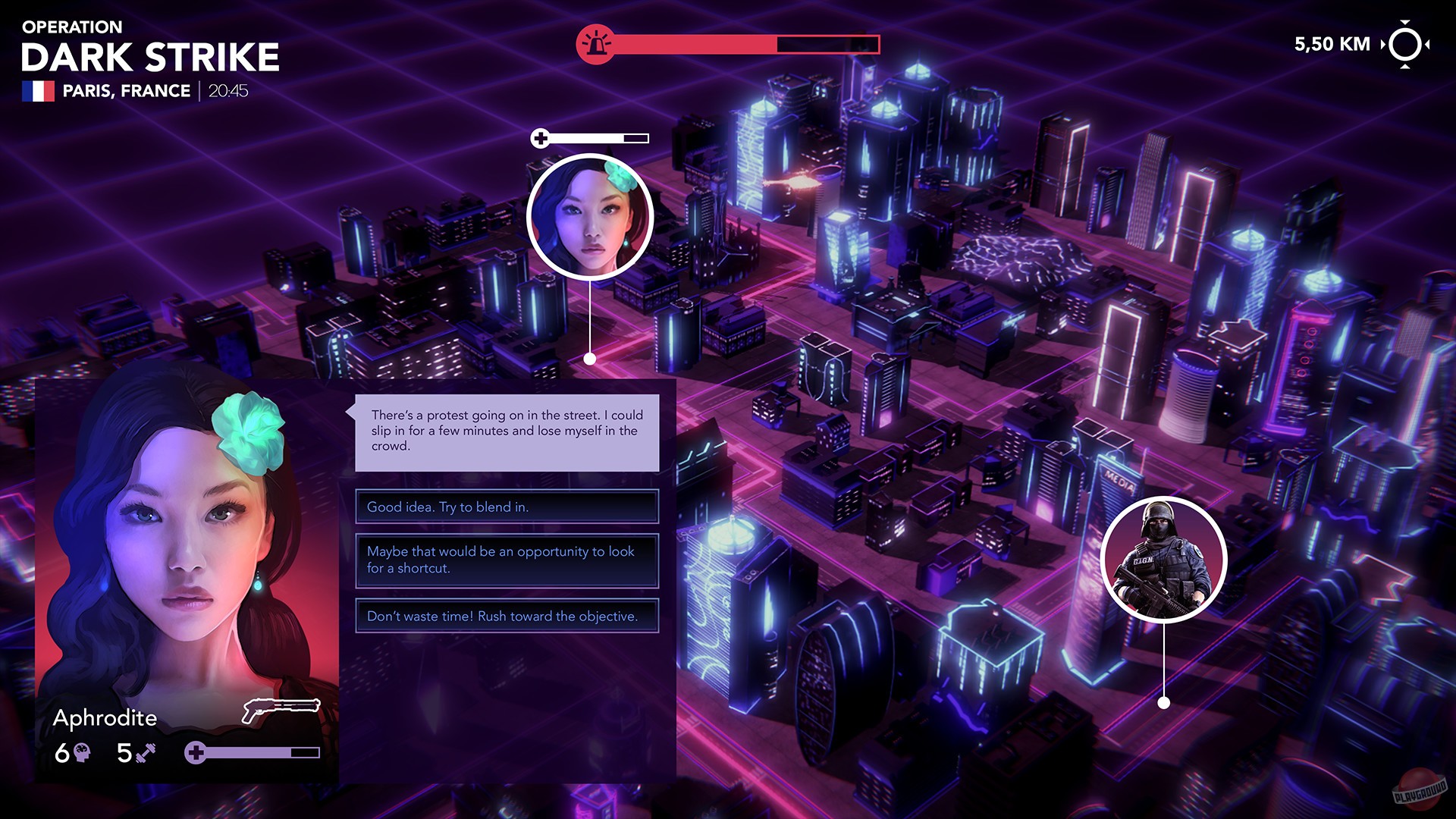Select the shortcut opportunity dialogue option
This screenshot has height=819, width=1456.
506,561
